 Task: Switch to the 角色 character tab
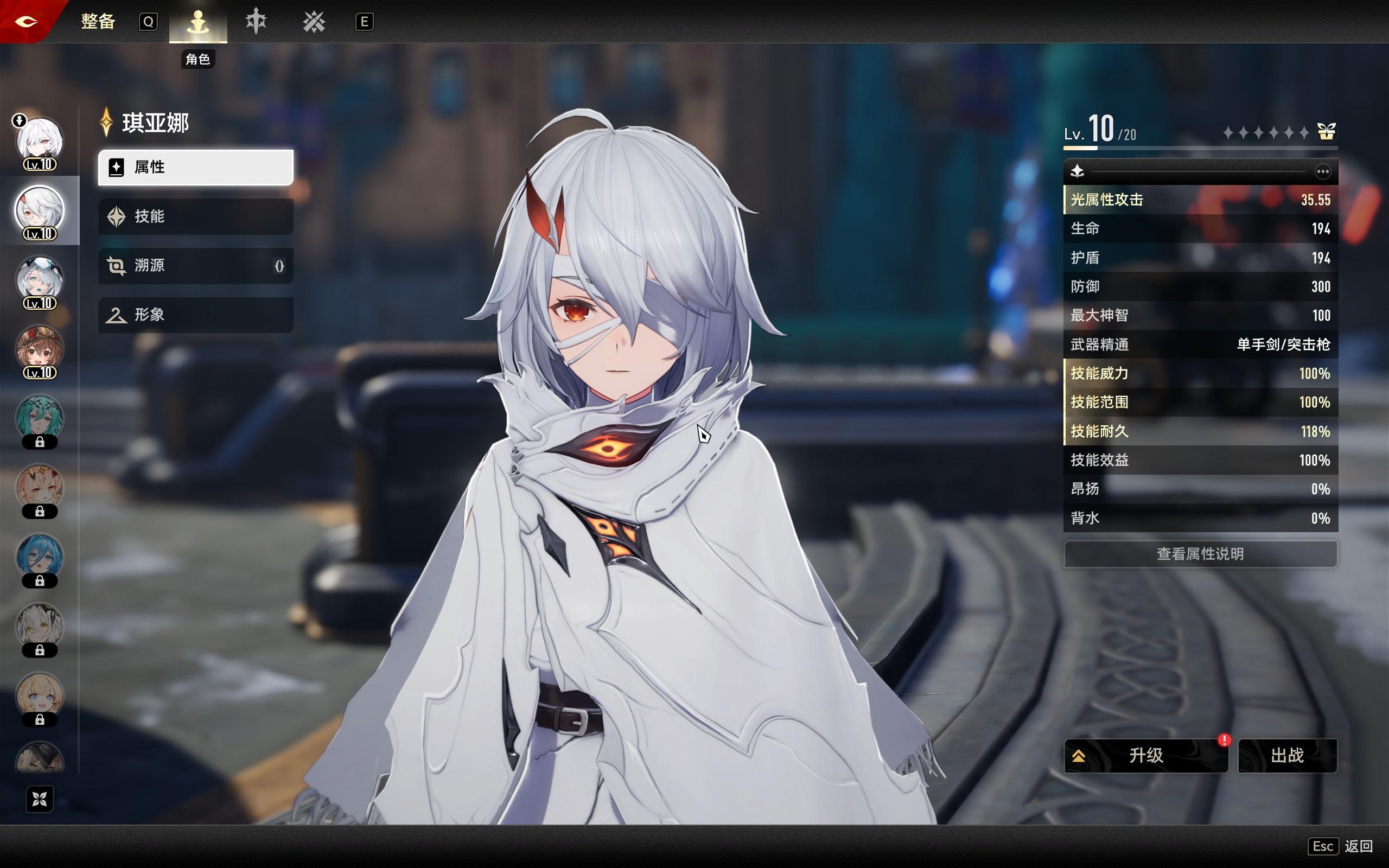198,22
